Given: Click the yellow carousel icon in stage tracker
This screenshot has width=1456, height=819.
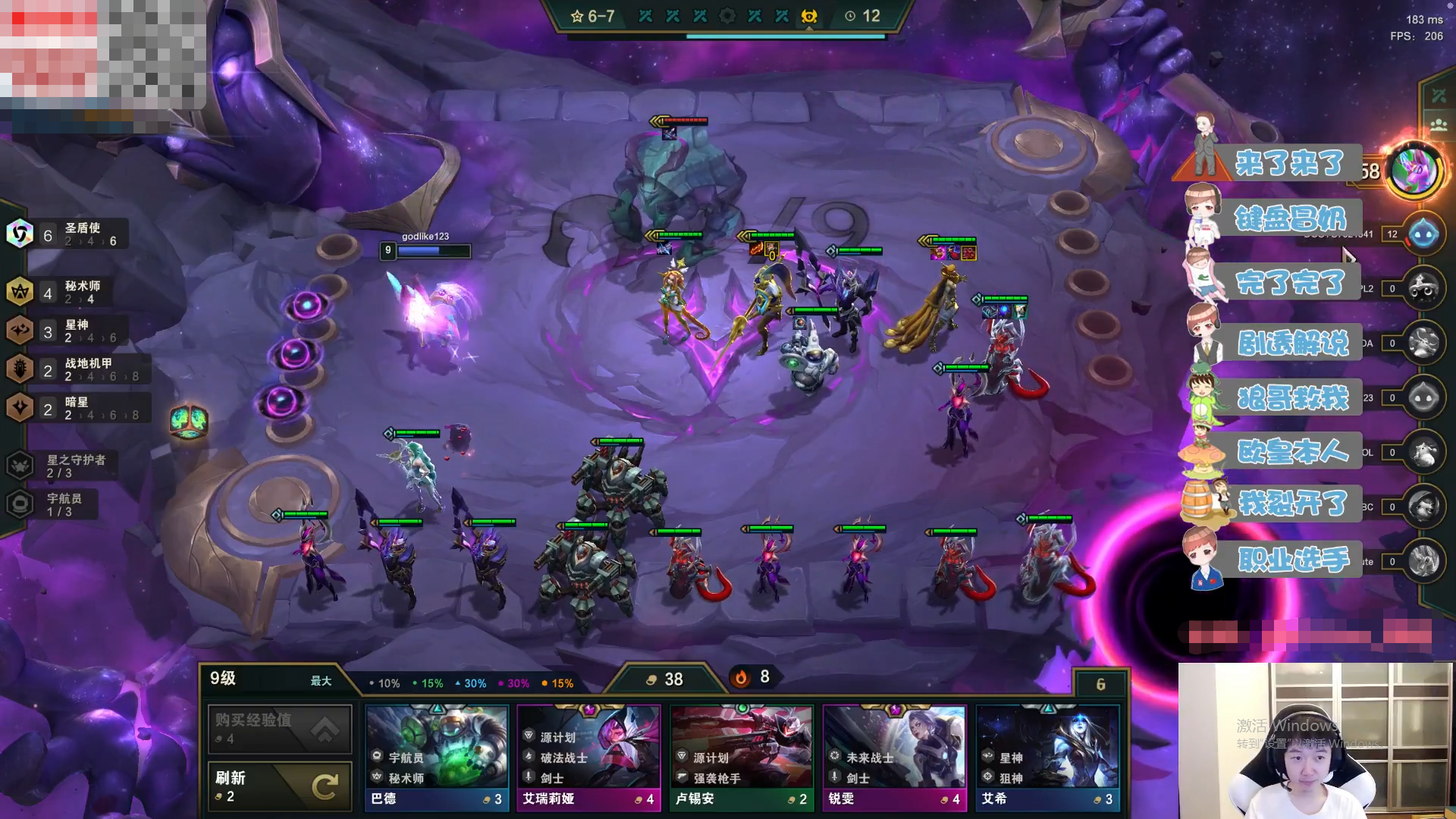Looking at the screenshot, I should coord(808,16).
